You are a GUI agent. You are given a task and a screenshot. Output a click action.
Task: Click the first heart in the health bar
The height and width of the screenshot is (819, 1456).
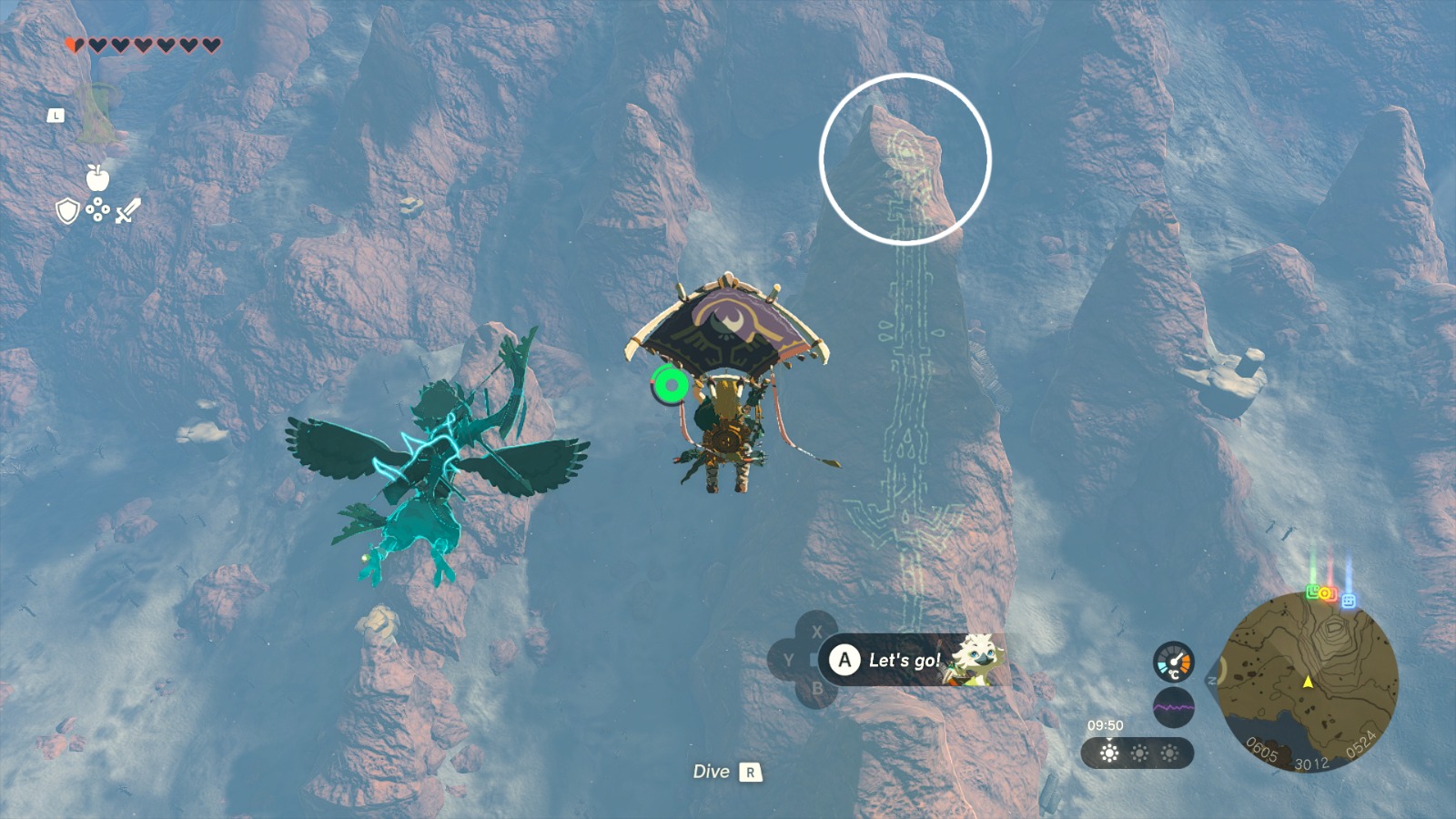pos(73,43)
